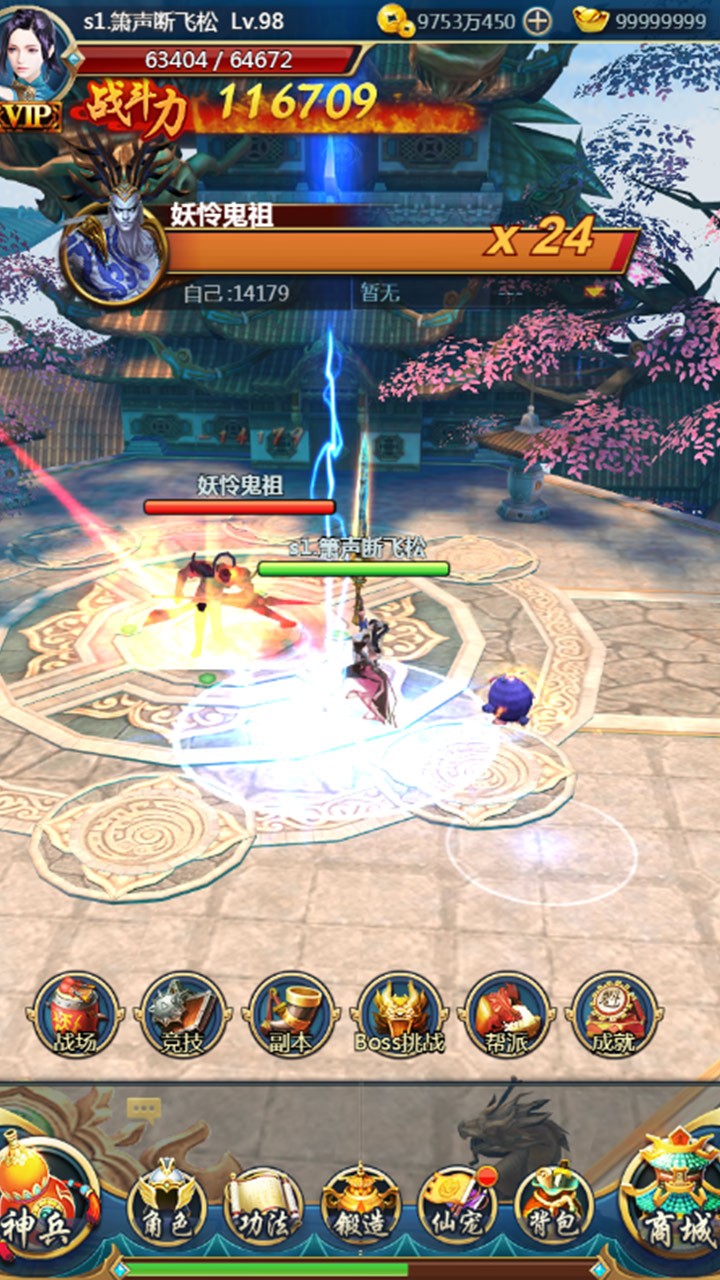Click the player portrait avatar
This screenshot has width=720, height=1280.
[36, 48]
